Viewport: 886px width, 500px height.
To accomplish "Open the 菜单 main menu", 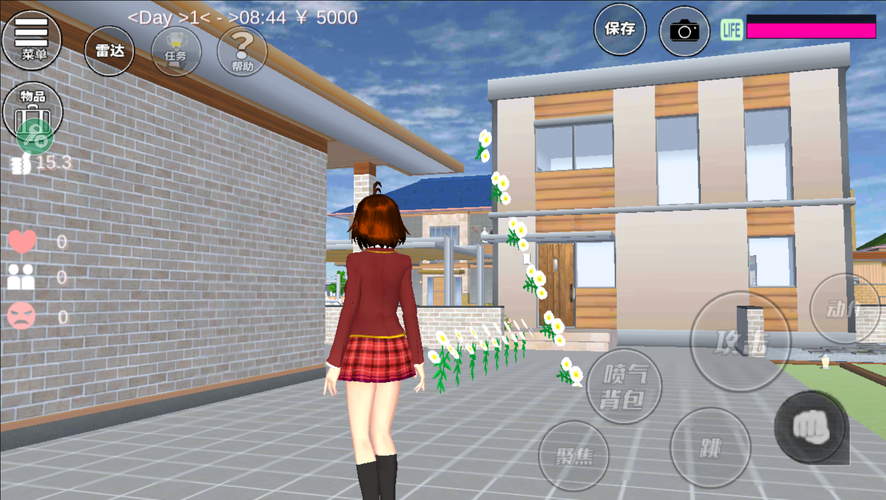I will (x=32, y=38).
